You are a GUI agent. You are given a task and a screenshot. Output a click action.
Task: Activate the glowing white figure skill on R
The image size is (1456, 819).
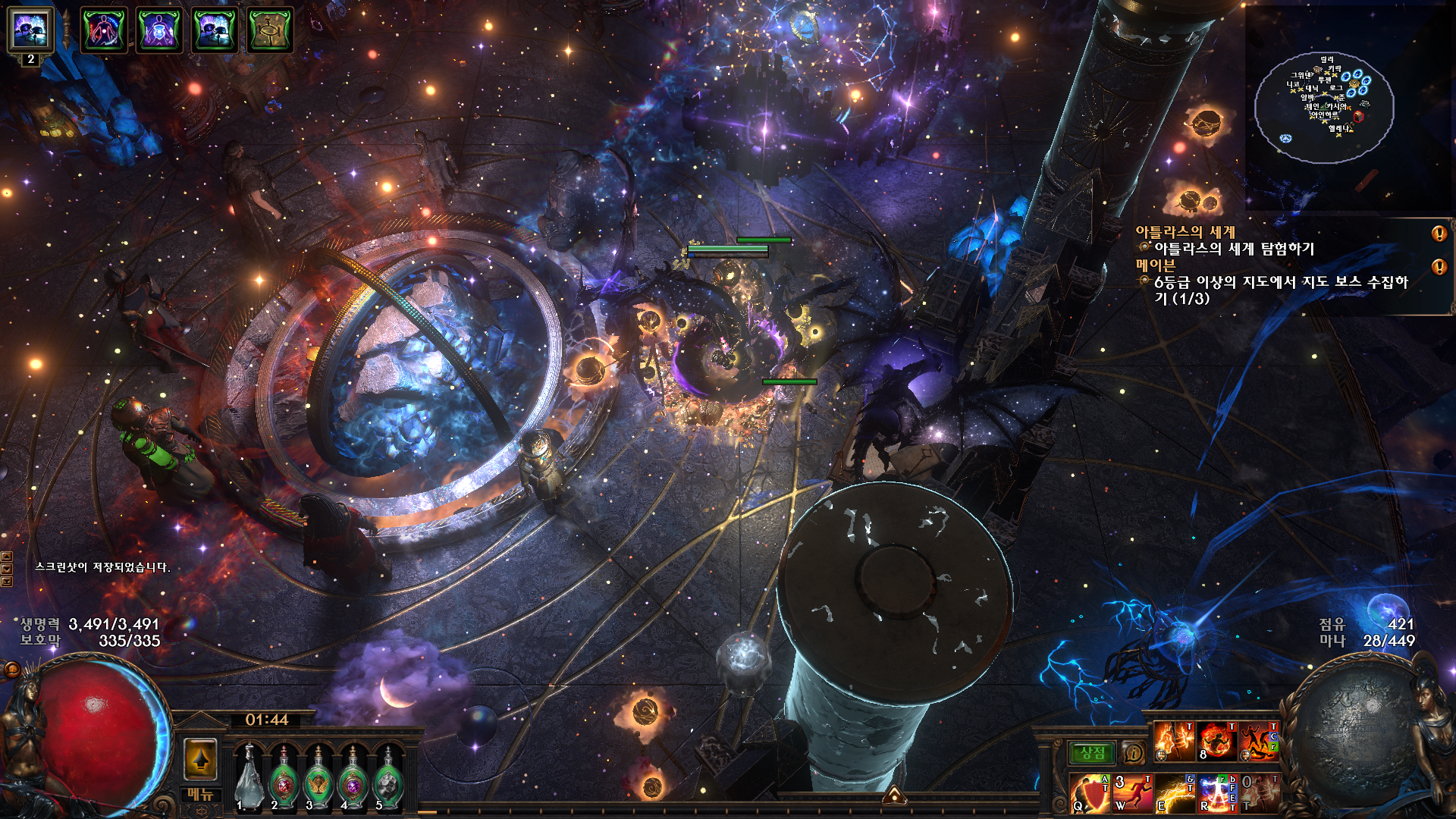pos(1216,793)
